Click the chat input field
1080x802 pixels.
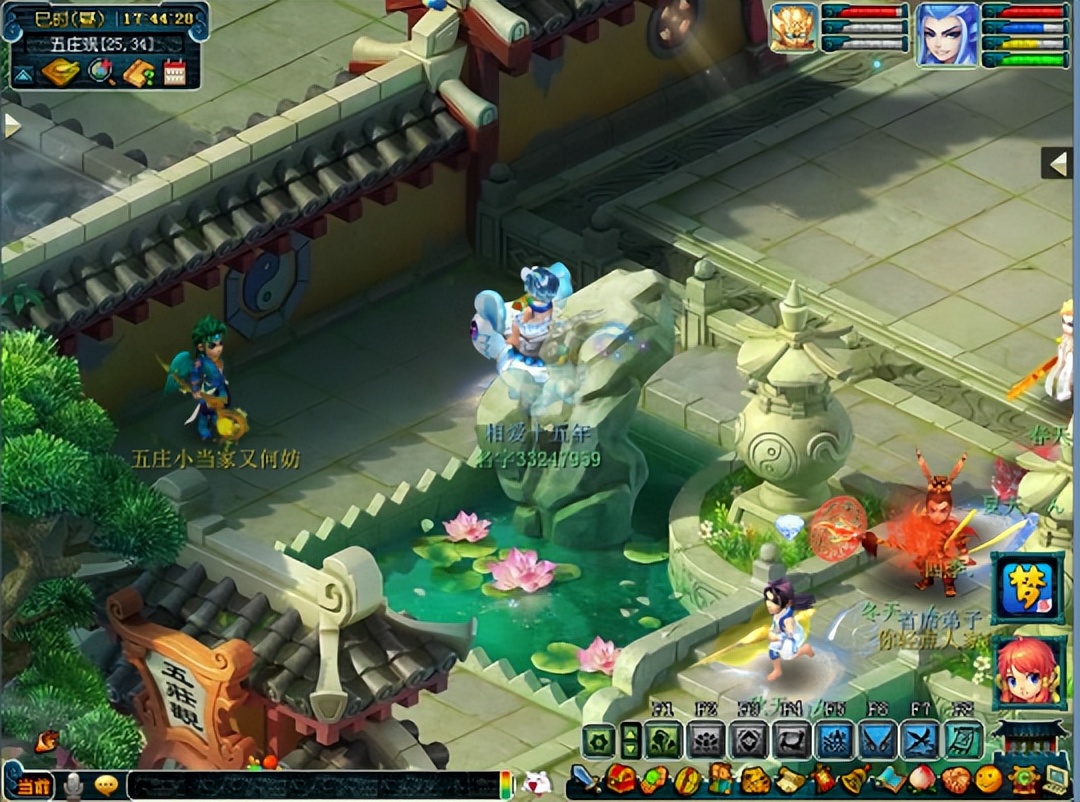click(310, 785)
